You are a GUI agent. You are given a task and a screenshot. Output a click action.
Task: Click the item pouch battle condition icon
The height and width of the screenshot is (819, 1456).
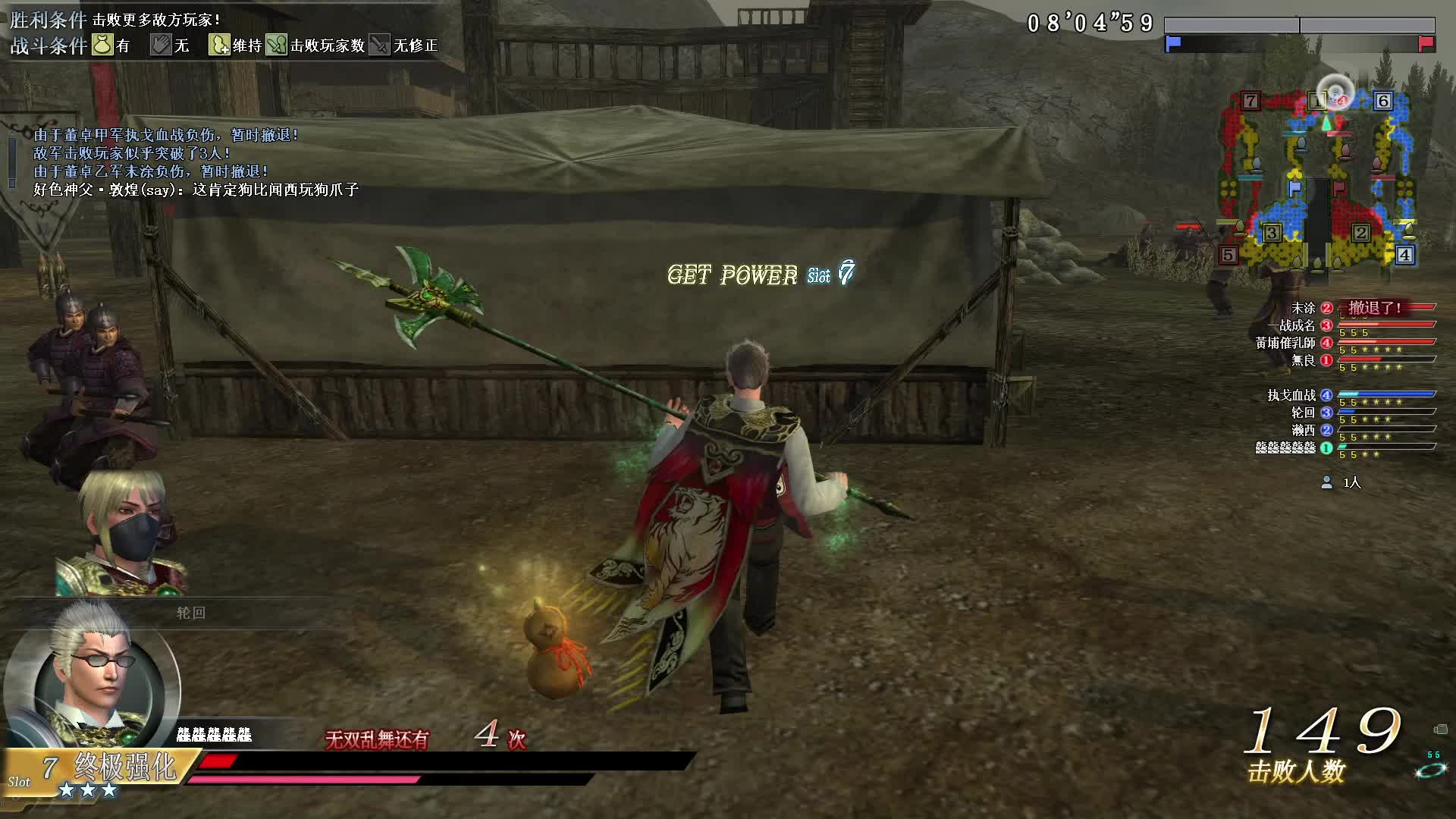pos(102,45)
